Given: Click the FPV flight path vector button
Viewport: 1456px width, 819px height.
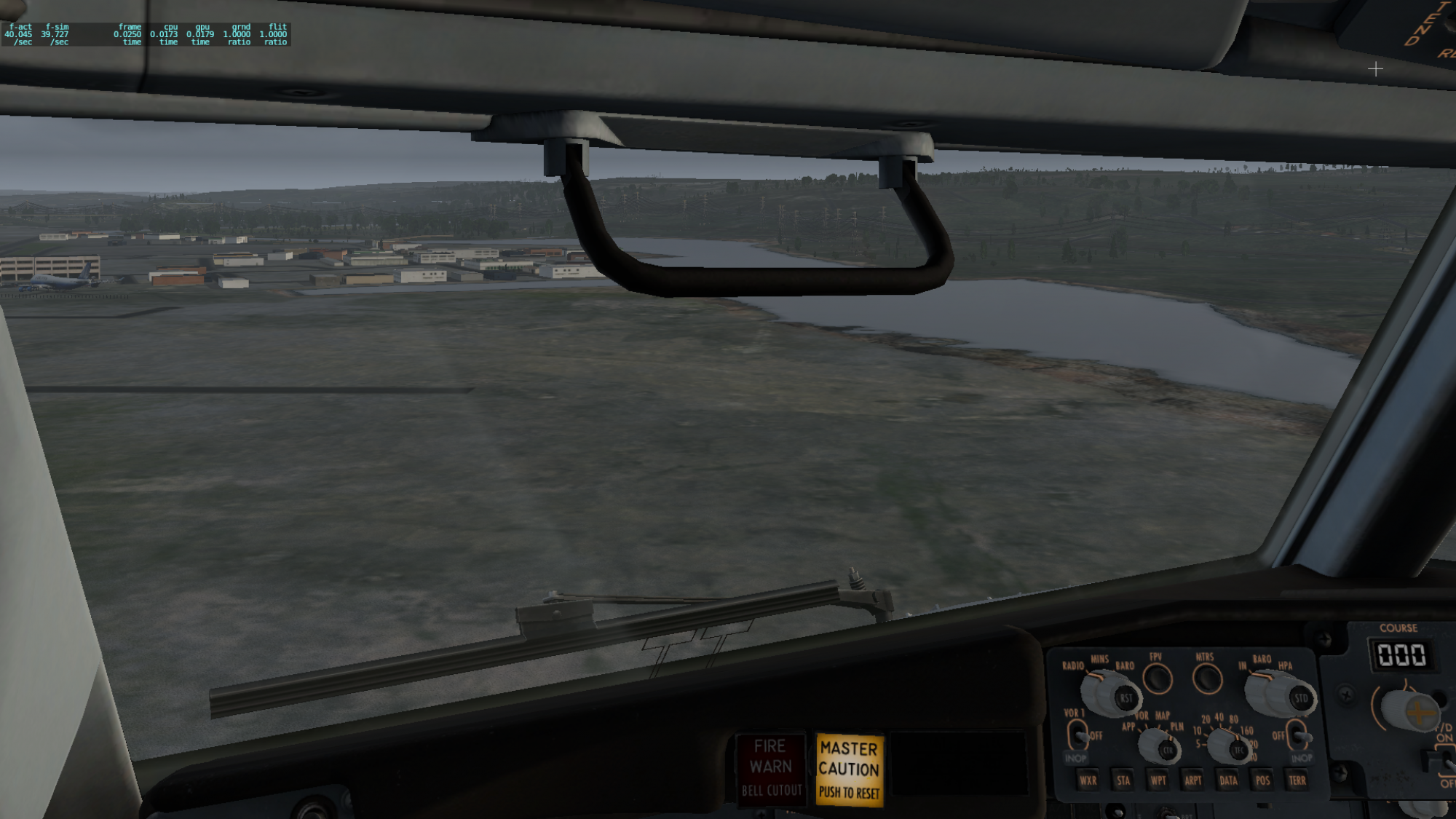Looking at the screenshot, I should click(1158, 679).
